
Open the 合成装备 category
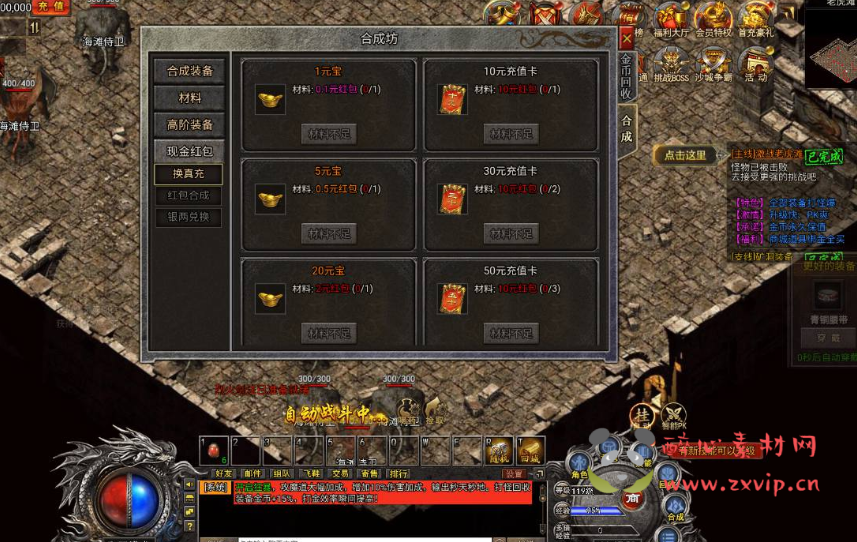(x=189, y=71)
